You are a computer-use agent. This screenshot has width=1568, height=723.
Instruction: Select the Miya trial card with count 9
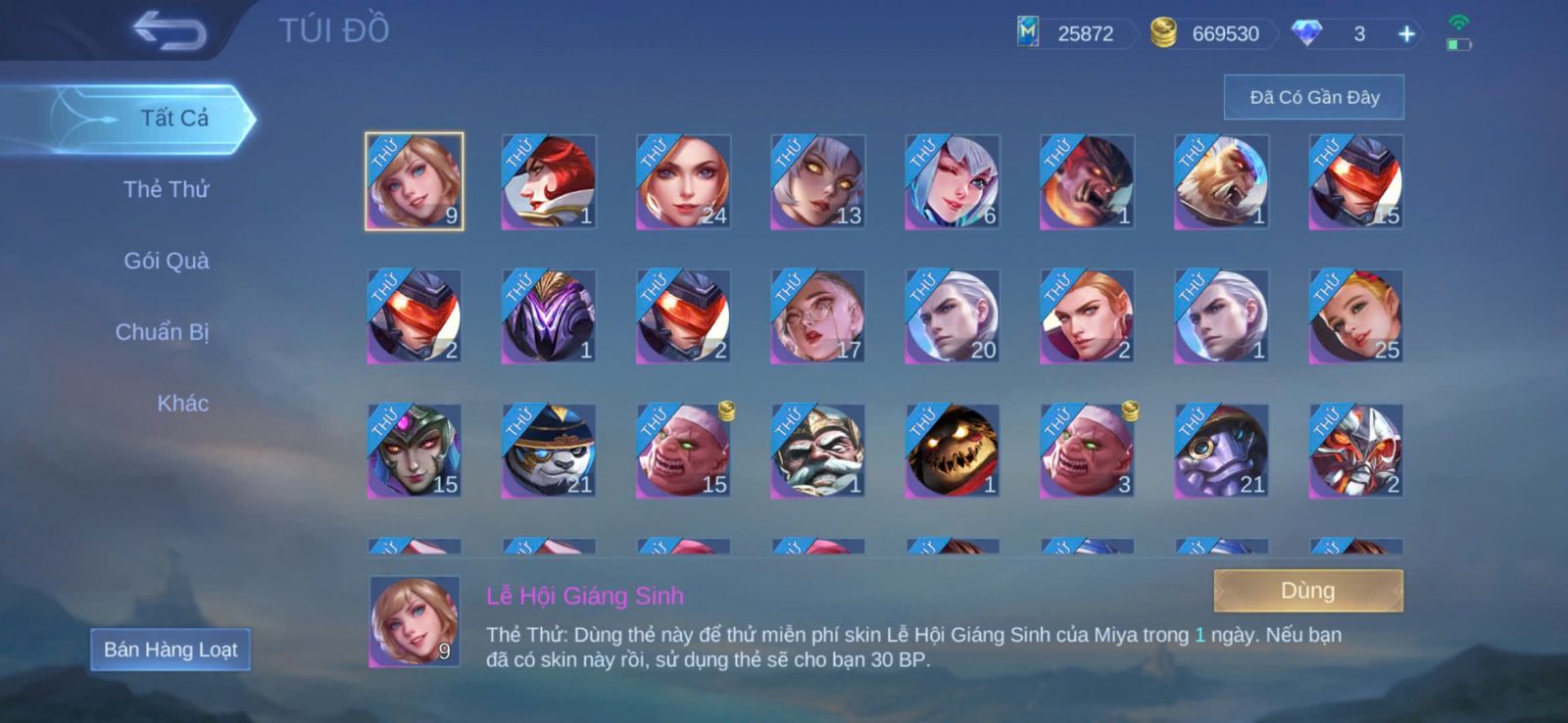point(414,182)
